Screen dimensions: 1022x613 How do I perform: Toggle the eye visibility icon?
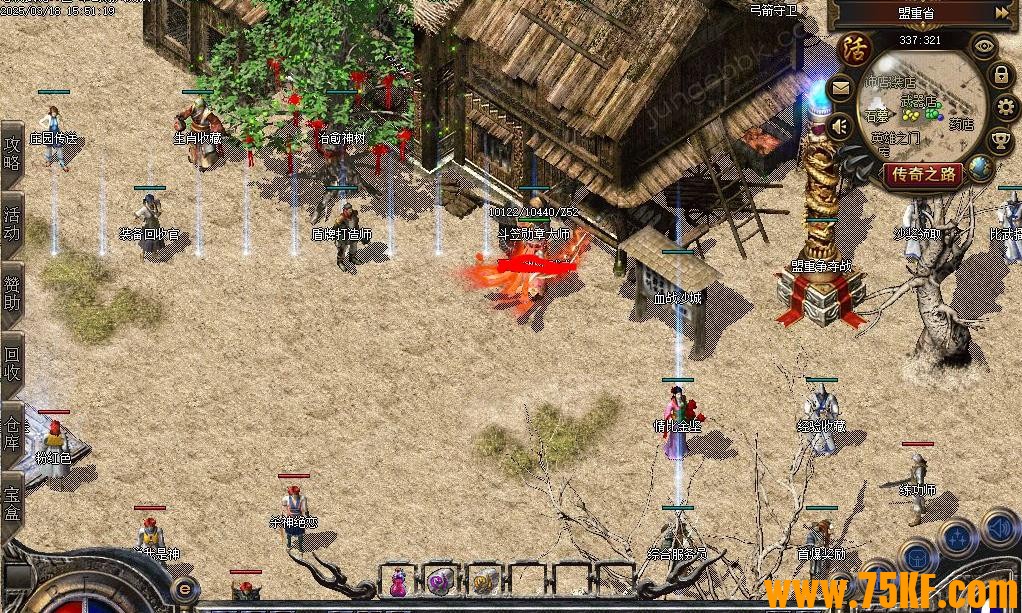pos(985,45)
